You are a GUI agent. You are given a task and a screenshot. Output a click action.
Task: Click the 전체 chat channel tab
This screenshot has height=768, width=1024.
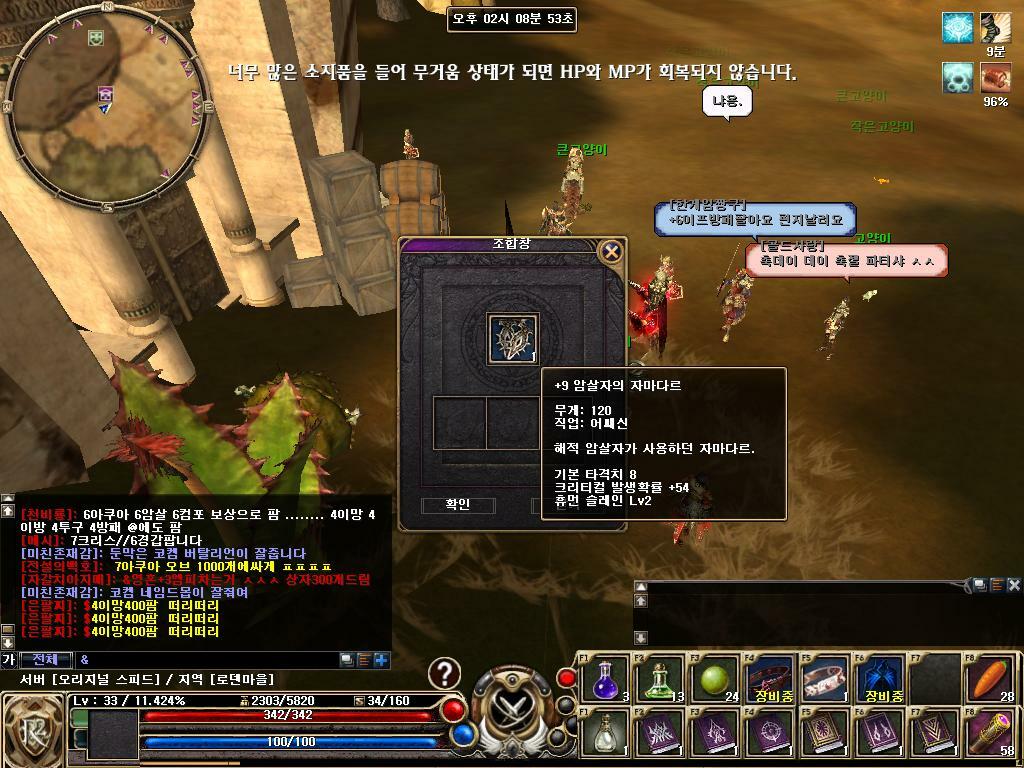[x=46, y=660]
